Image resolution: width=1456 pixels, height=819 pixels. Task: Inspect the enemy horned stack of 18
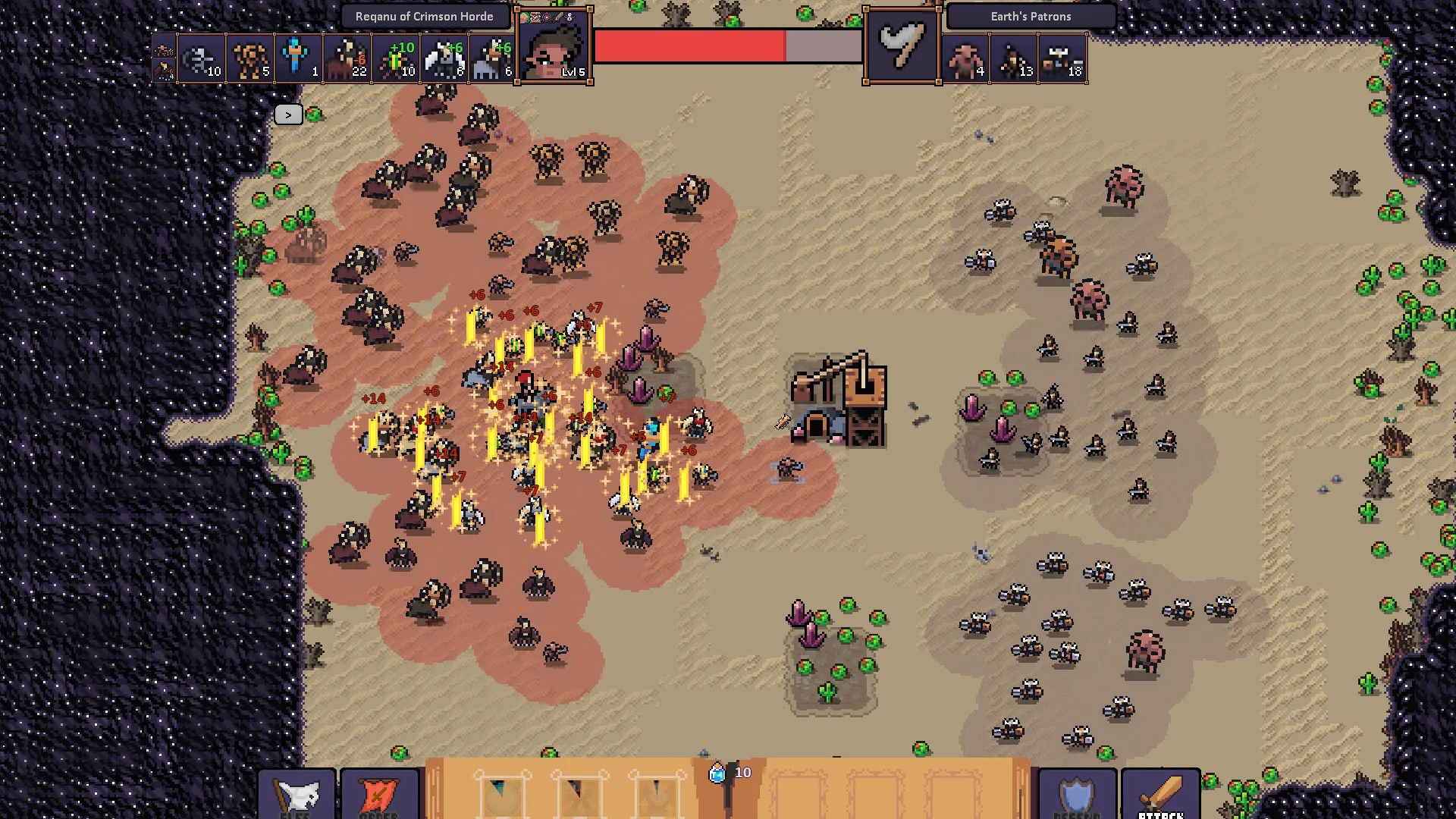[1062, 58]
